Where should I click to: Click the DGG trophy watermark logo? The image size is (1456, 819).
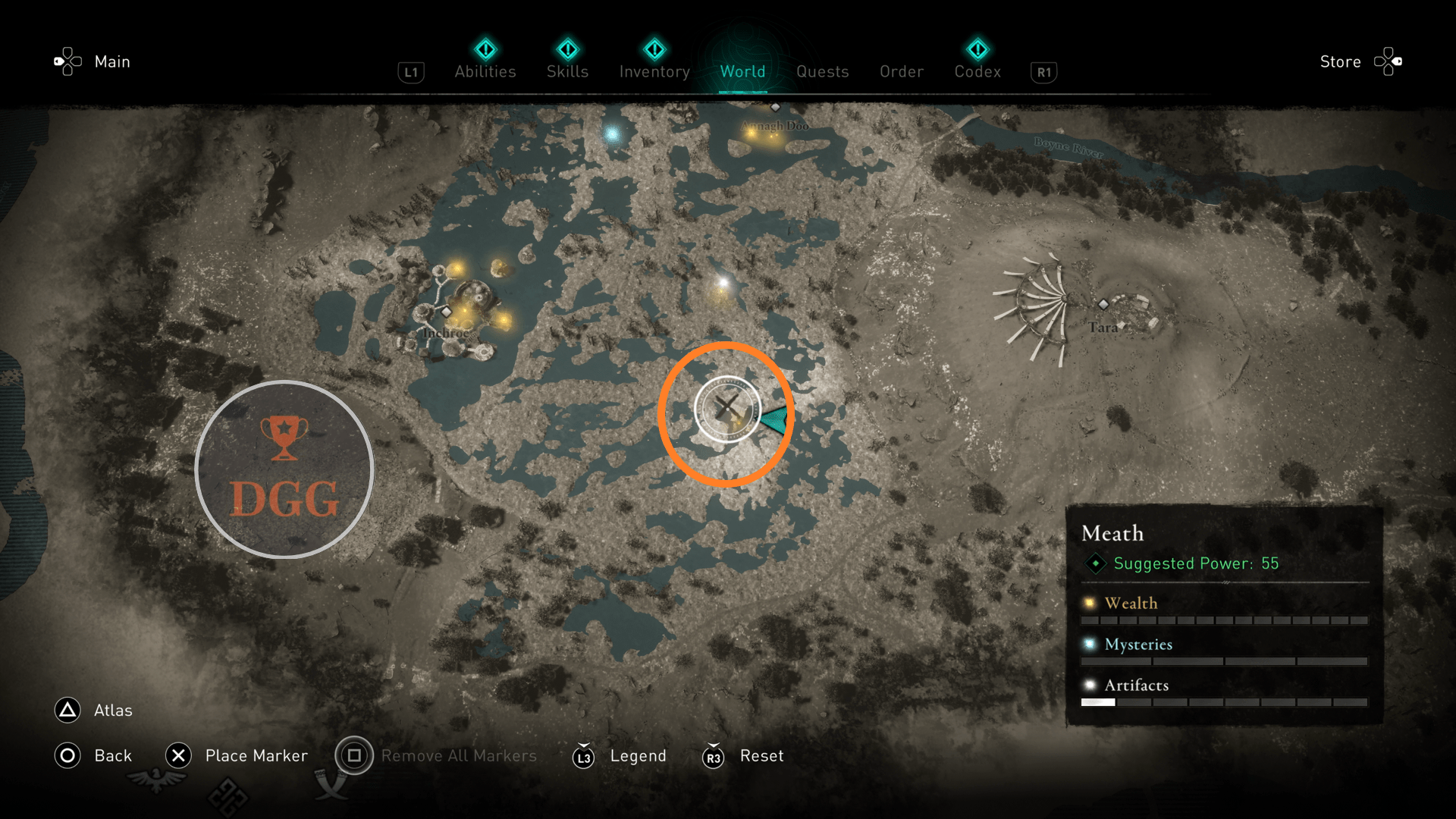(284, 470)
